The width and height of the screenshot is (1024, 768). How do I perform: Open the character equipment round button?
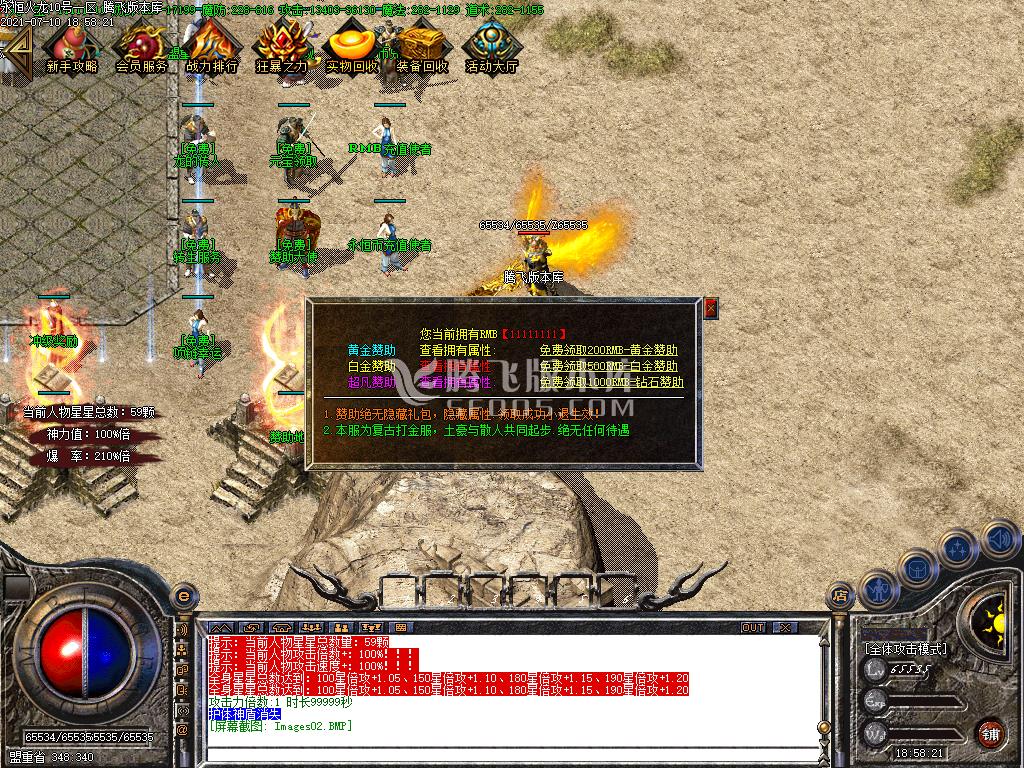click(877, 590)
